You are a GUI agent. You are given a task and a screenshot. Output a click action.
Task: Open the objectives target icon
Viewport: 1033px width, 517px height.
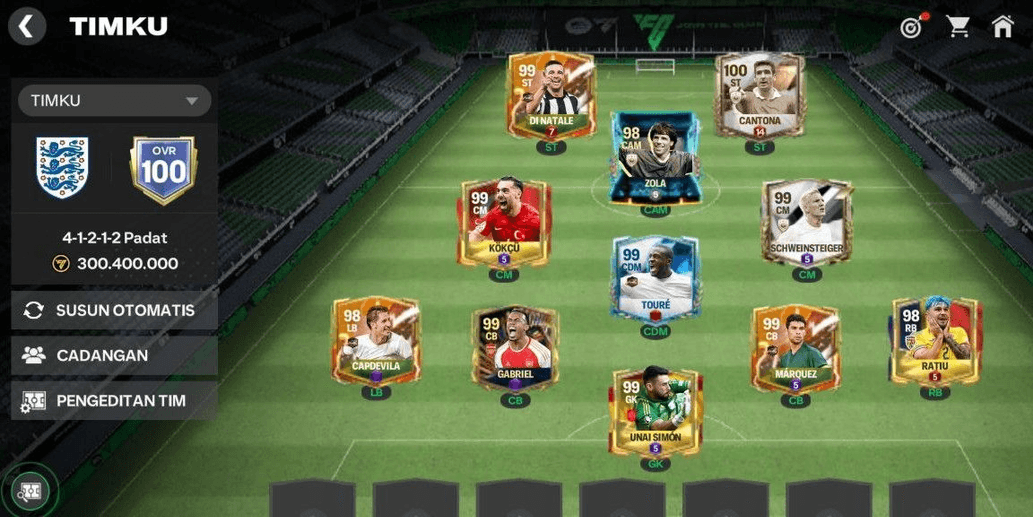click(x=911, y=27)
